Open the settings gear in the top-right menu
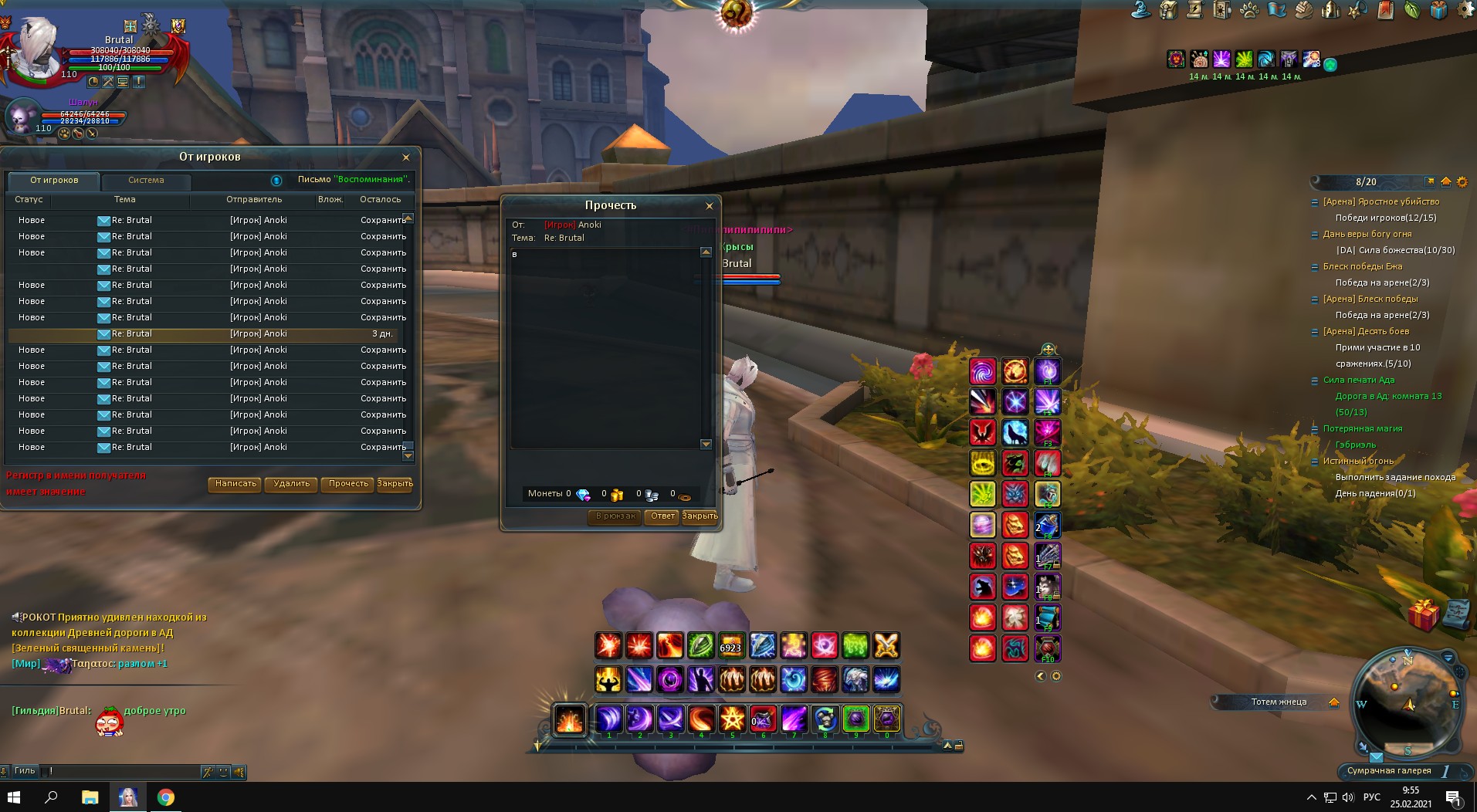Viewport: 1477px width, 812px height. pos(1465,10)
